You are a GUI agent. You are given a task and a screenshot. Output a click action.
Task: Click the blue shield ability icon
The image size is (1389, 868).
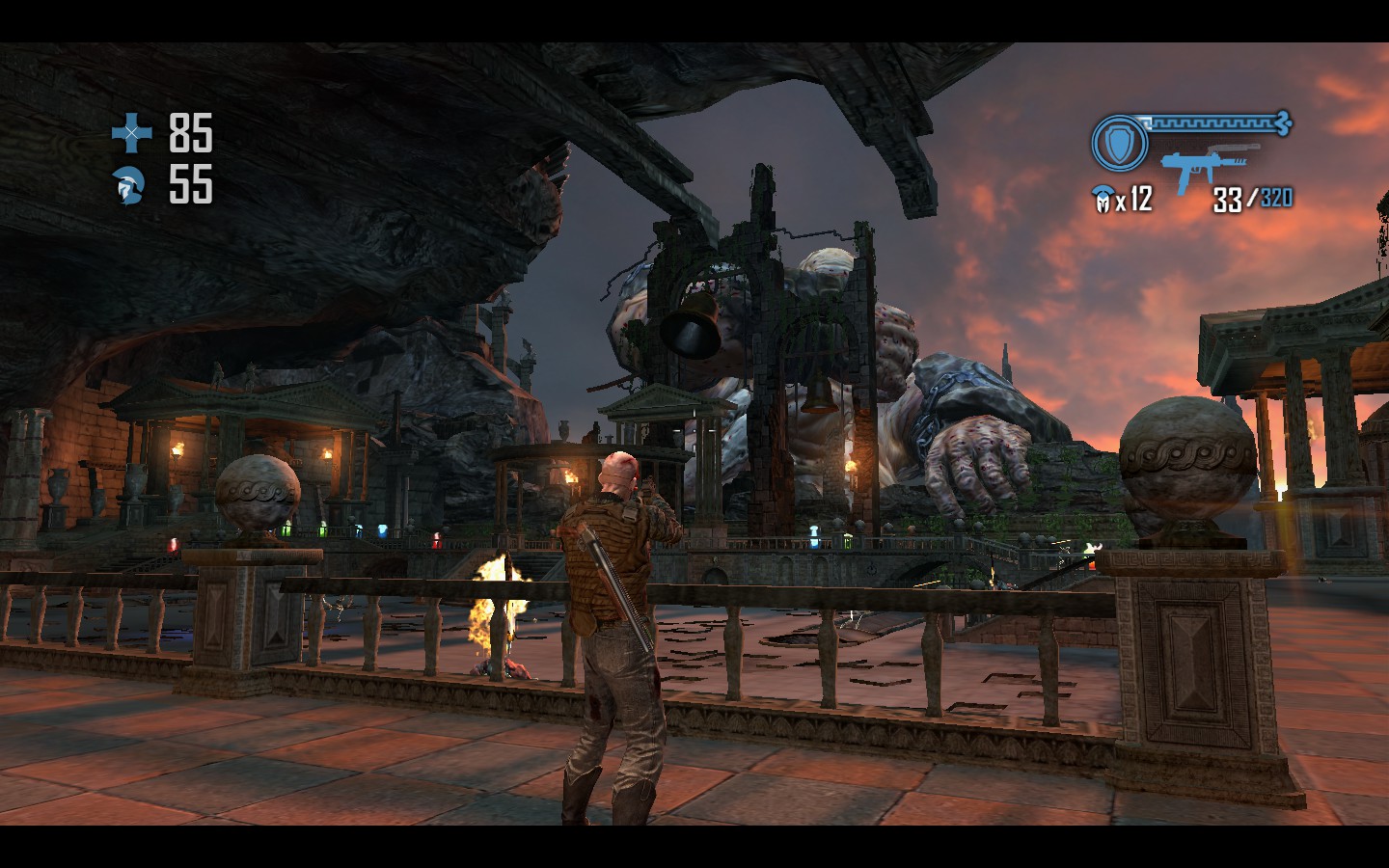pos(1119,145)
